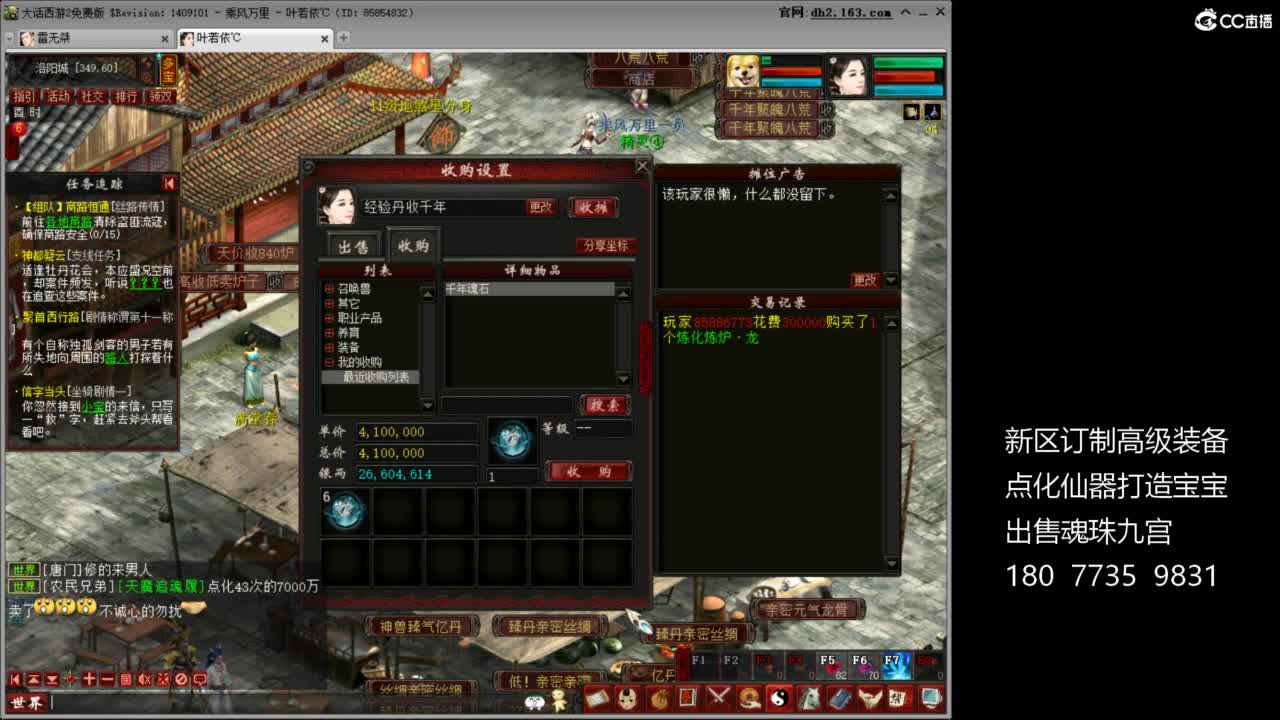Screen dimensions: 1280x720
Task: Toggle the chat bubble icon in the chat toolbar
Action: click(x=200, y=679)
